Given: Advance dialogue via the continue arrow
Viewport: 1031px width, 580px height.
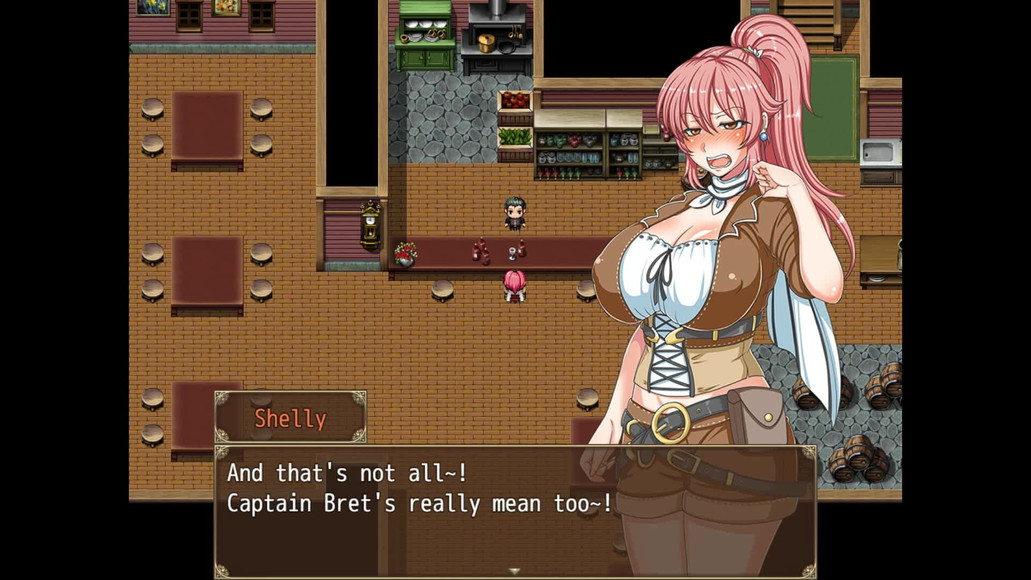Looking at the screenshot, I should pyautogui.click(x=515, y=571).
